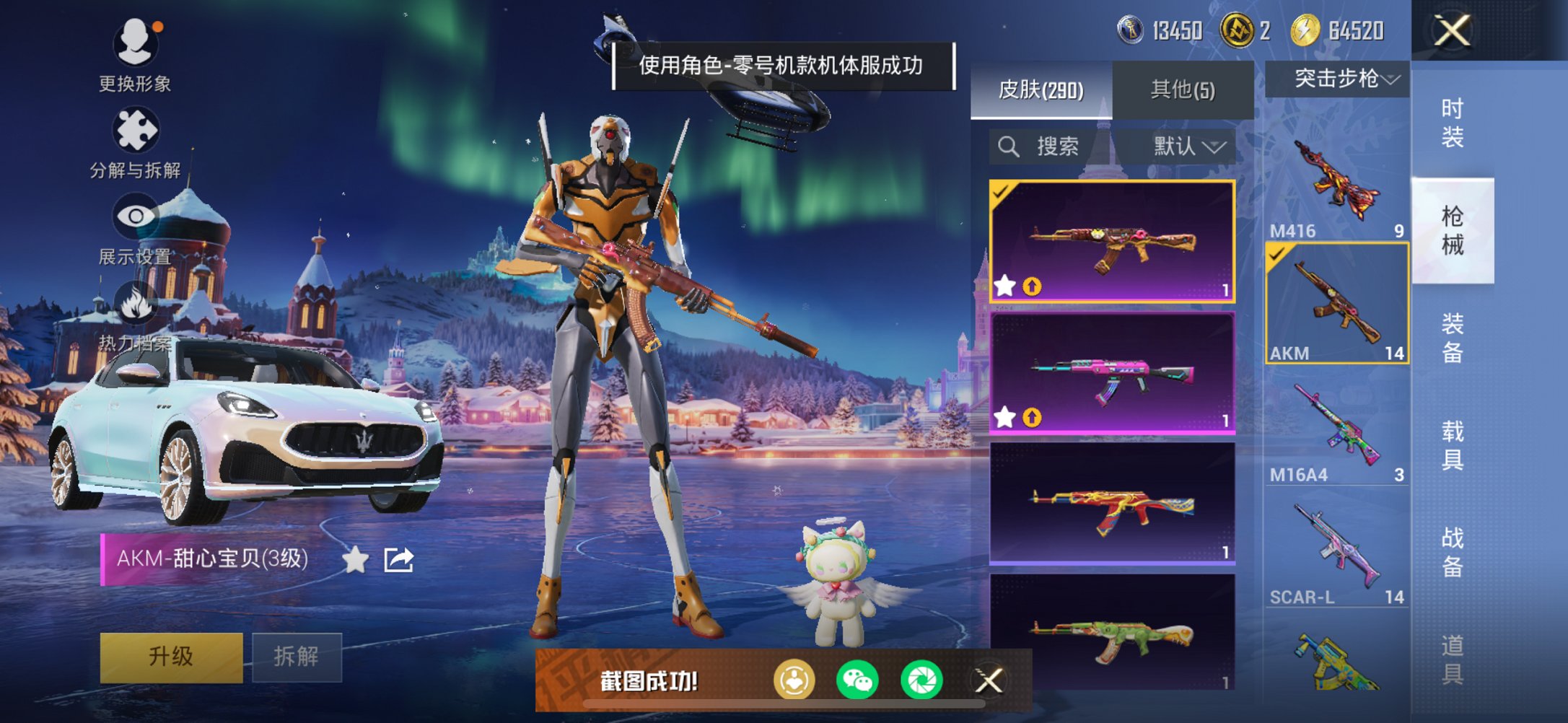
Task: Open the 默认 sort order dropdown
Action: pos(1188,146)
